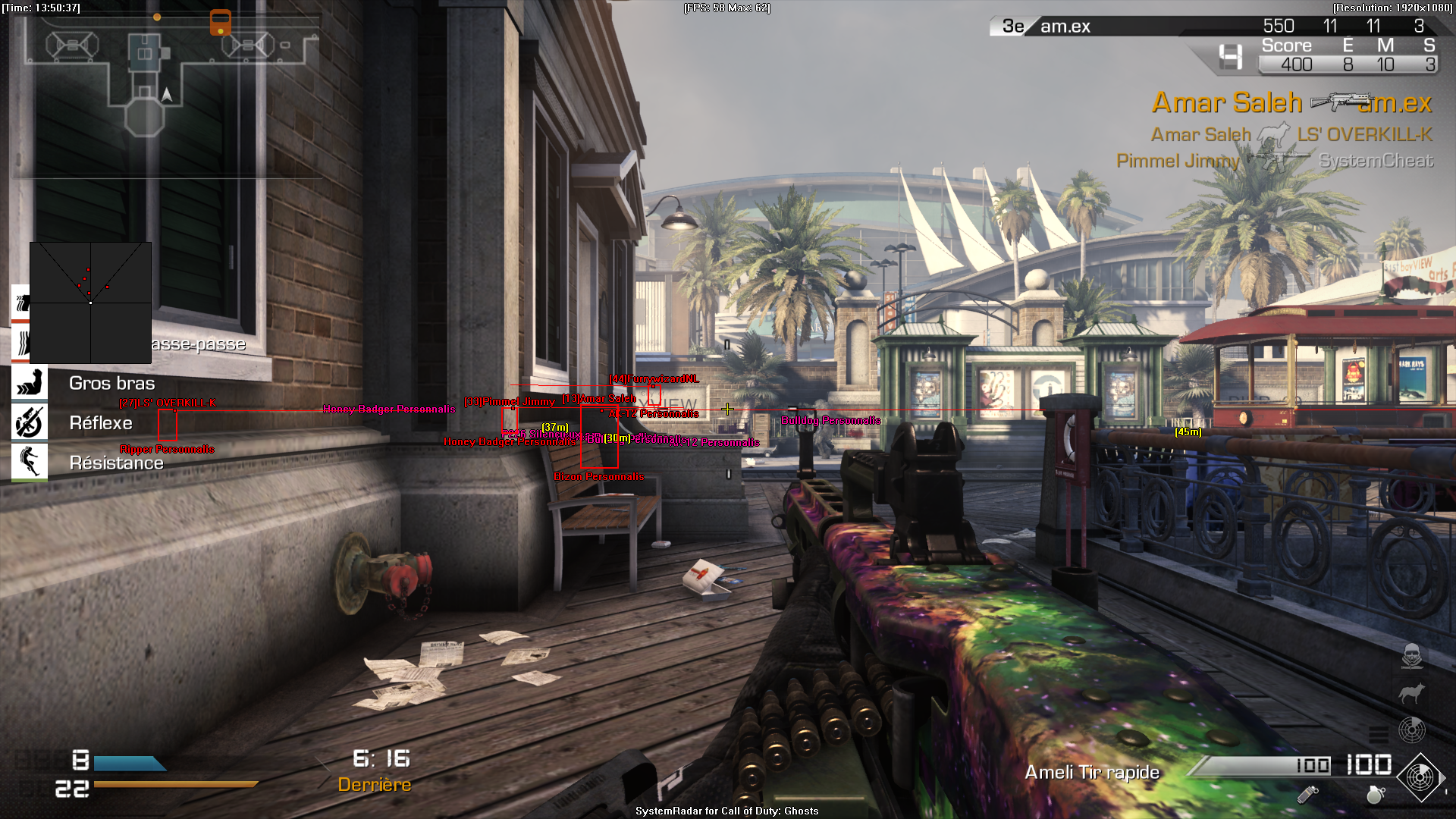The width and height of the screenshot is (1456, 819).
Task: Select the guard dog killstreak icon
Action: 1411,692
